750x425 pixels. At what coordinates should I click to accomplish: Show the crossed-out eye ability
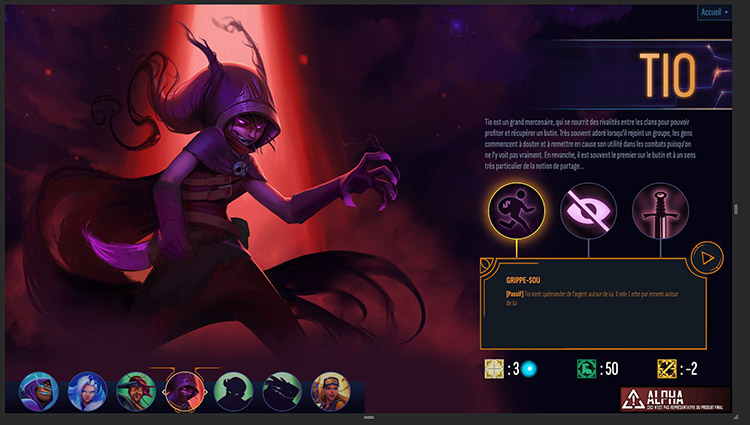[589, 210]
